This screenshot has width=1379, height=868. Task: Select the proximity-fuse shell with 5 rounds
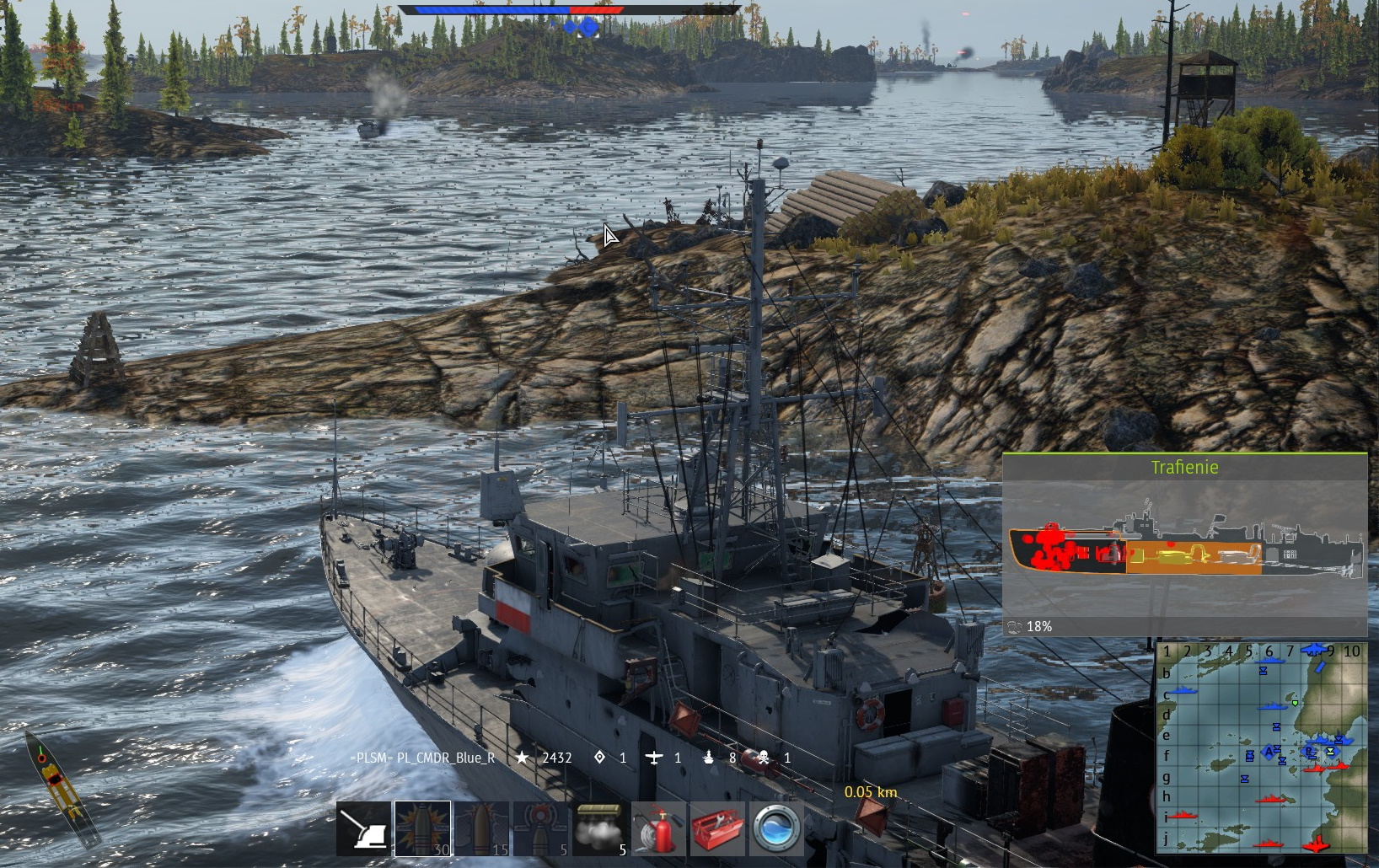540,828
